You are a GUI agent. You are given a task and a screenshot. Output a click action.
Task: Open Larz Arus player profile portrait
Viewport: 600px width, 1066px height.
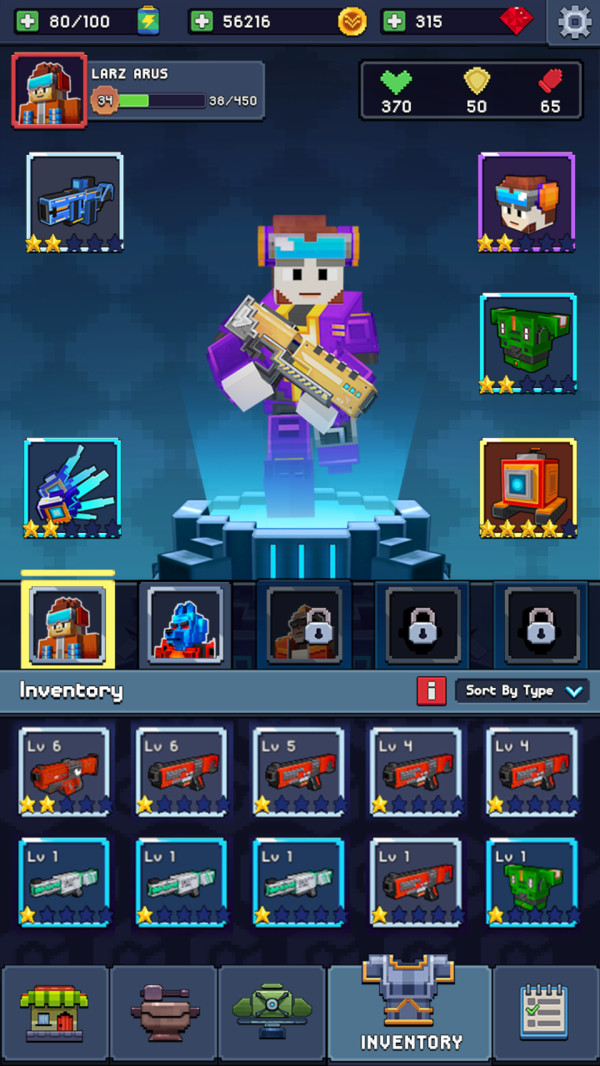point(49,90)
